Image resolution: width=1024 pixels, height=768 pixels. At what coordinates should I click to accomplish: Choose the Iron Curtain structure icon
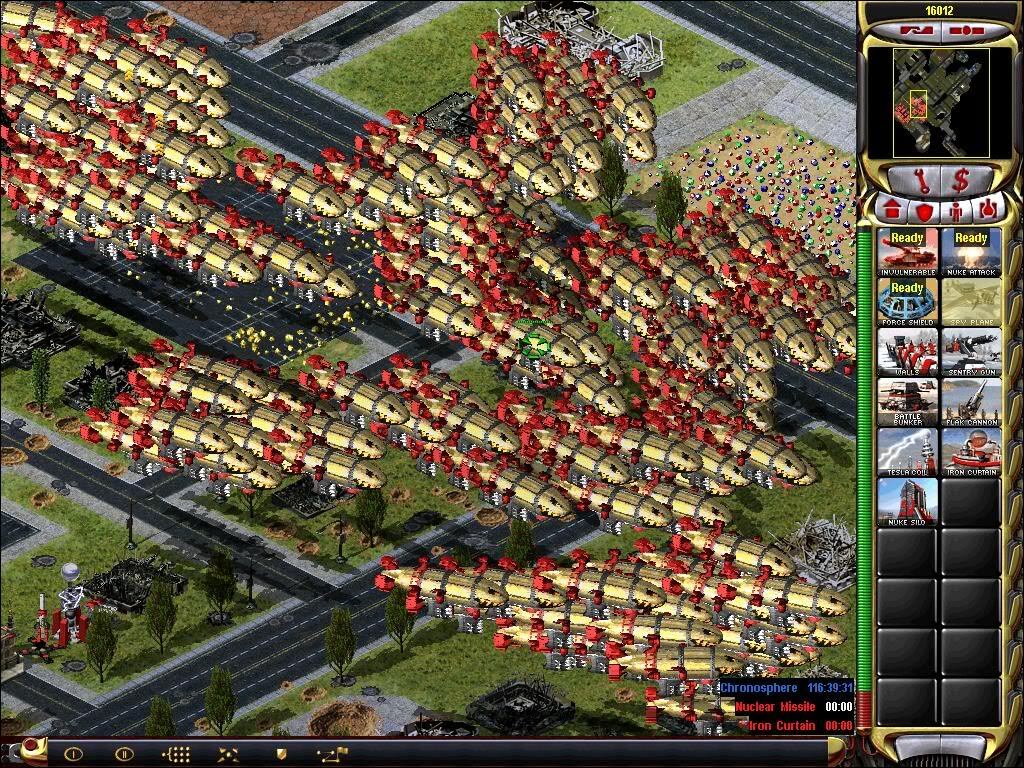970,452
